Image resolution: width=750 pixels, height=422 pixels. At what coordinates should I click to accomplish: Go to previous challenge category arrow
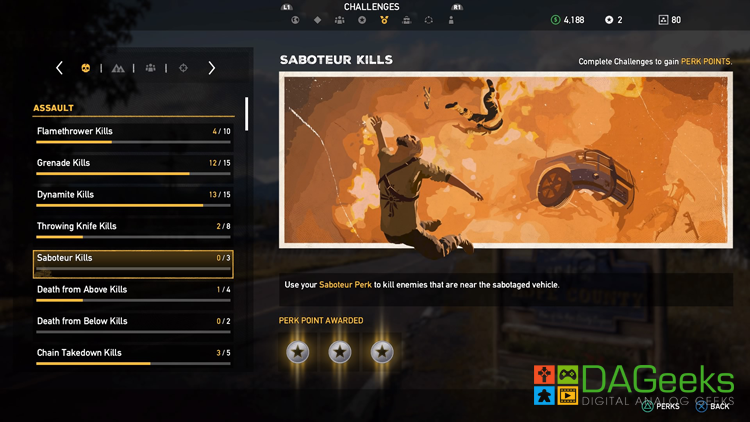point(59,68)
